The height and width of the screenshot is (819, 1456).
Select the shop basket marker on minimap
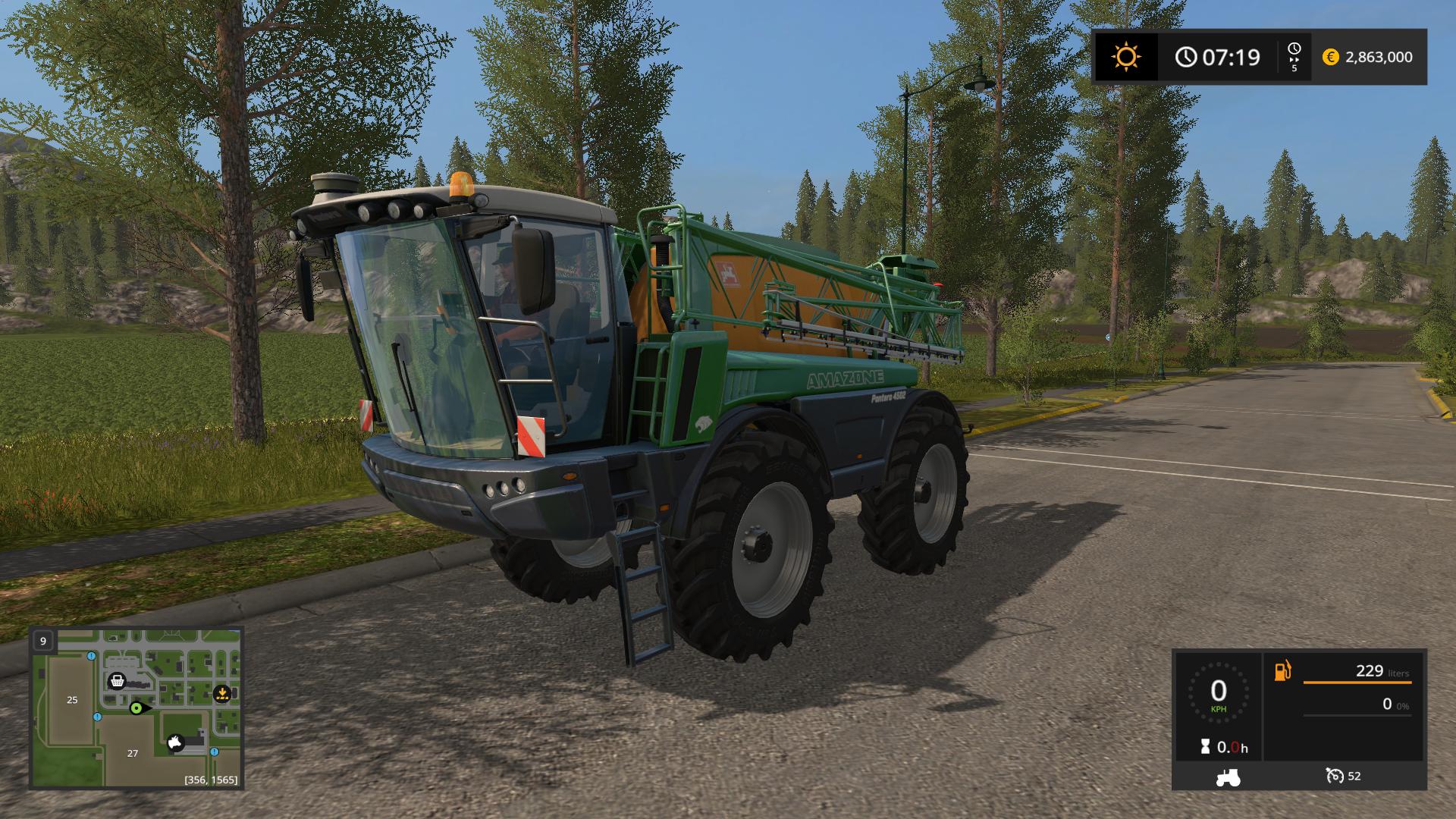click(117, 680)
